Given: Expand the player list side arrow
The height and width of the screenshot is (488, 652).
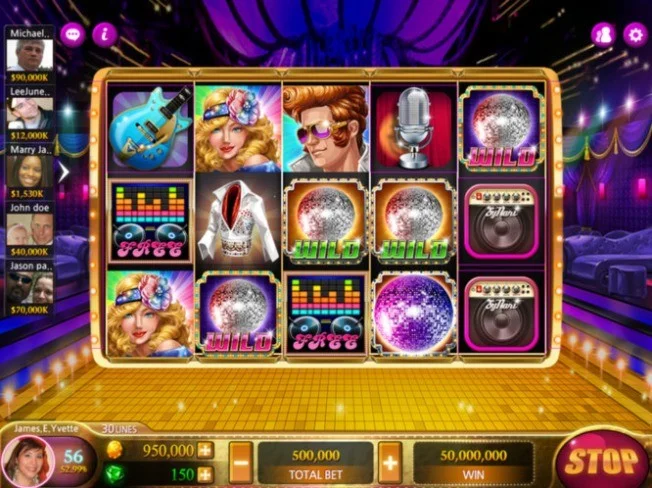Looking at the screenshot, I should [64, 171].
